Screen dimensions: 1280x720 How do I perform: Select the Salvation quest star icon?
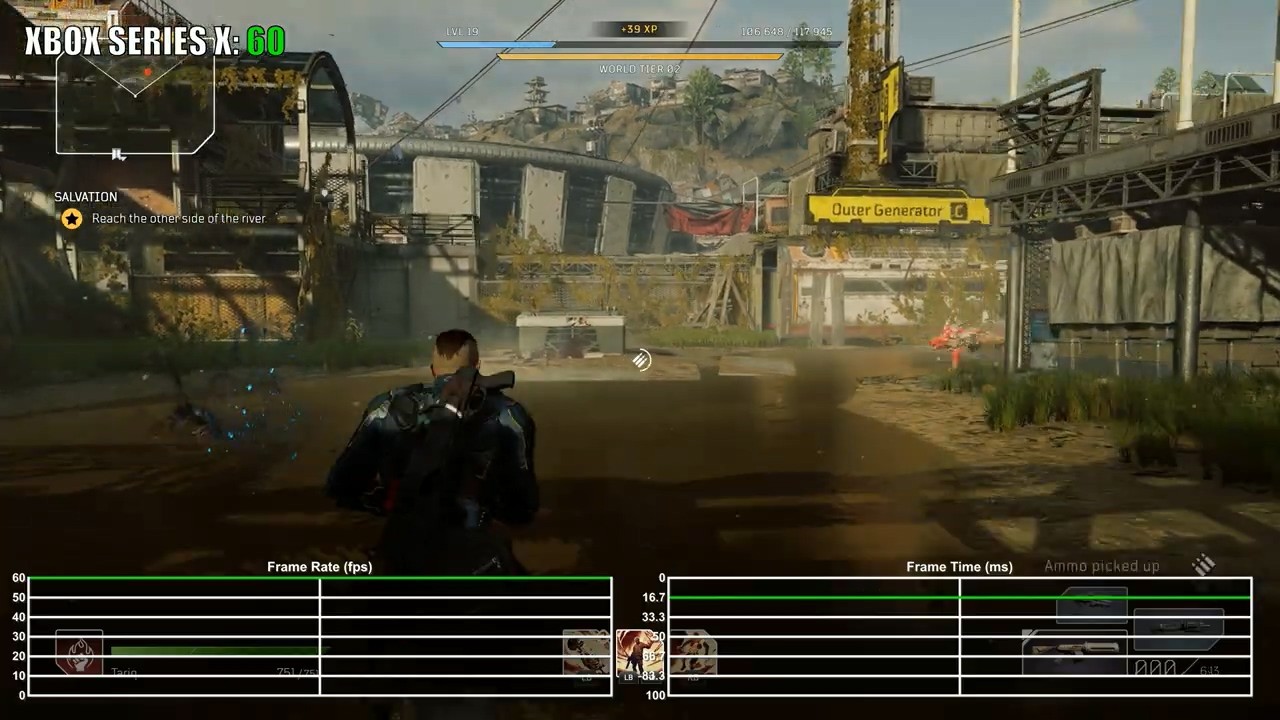[72, 218]
